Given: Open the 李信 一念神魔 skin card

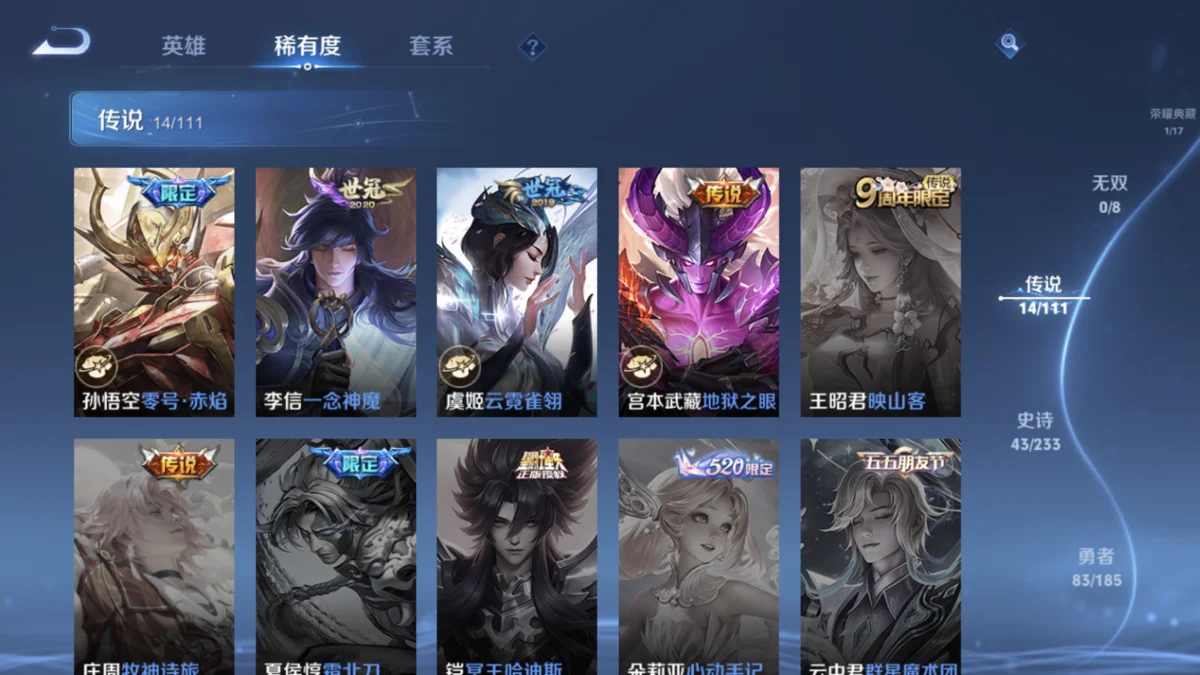Looking at the screenshot, I should [x=336, y=292].
